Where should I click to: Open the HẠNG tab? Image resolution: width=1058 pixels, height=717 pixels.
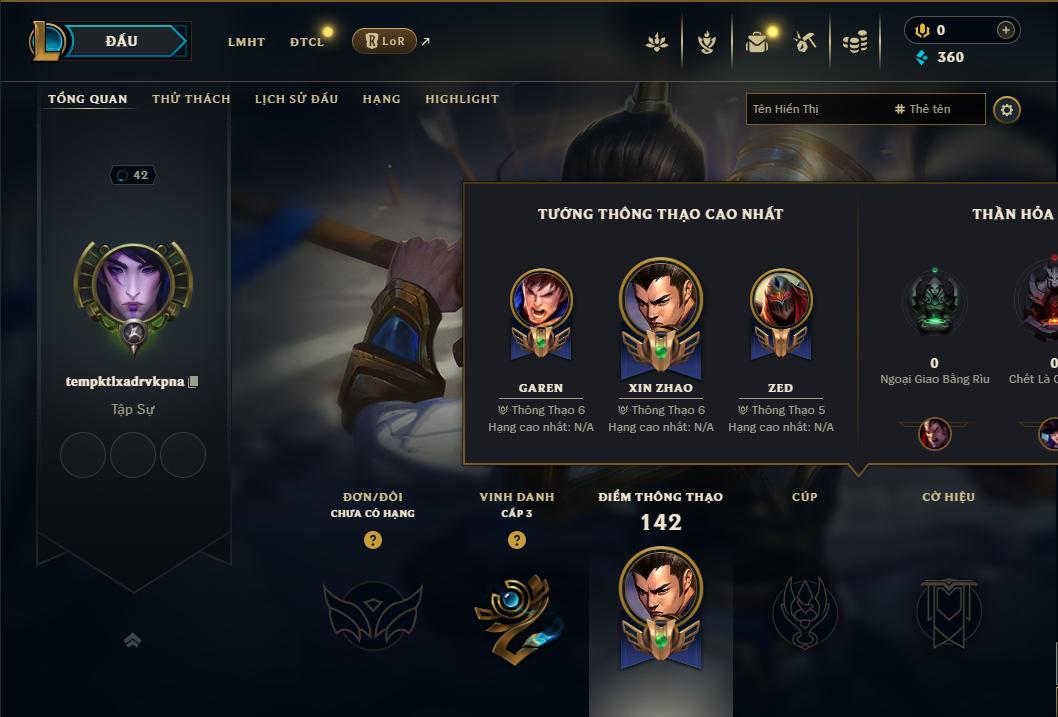tap(381, 99)
